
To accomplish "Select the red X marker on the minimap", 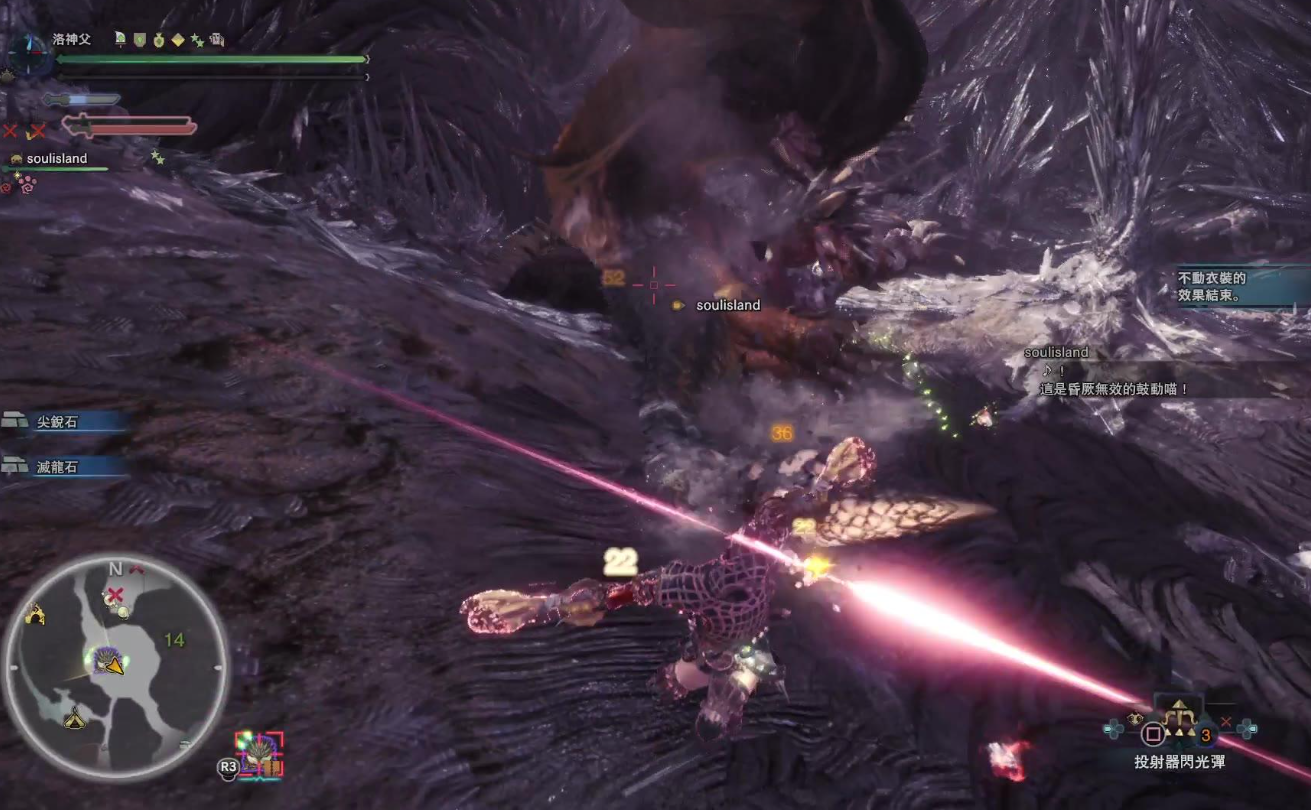I will pos(116,595).
